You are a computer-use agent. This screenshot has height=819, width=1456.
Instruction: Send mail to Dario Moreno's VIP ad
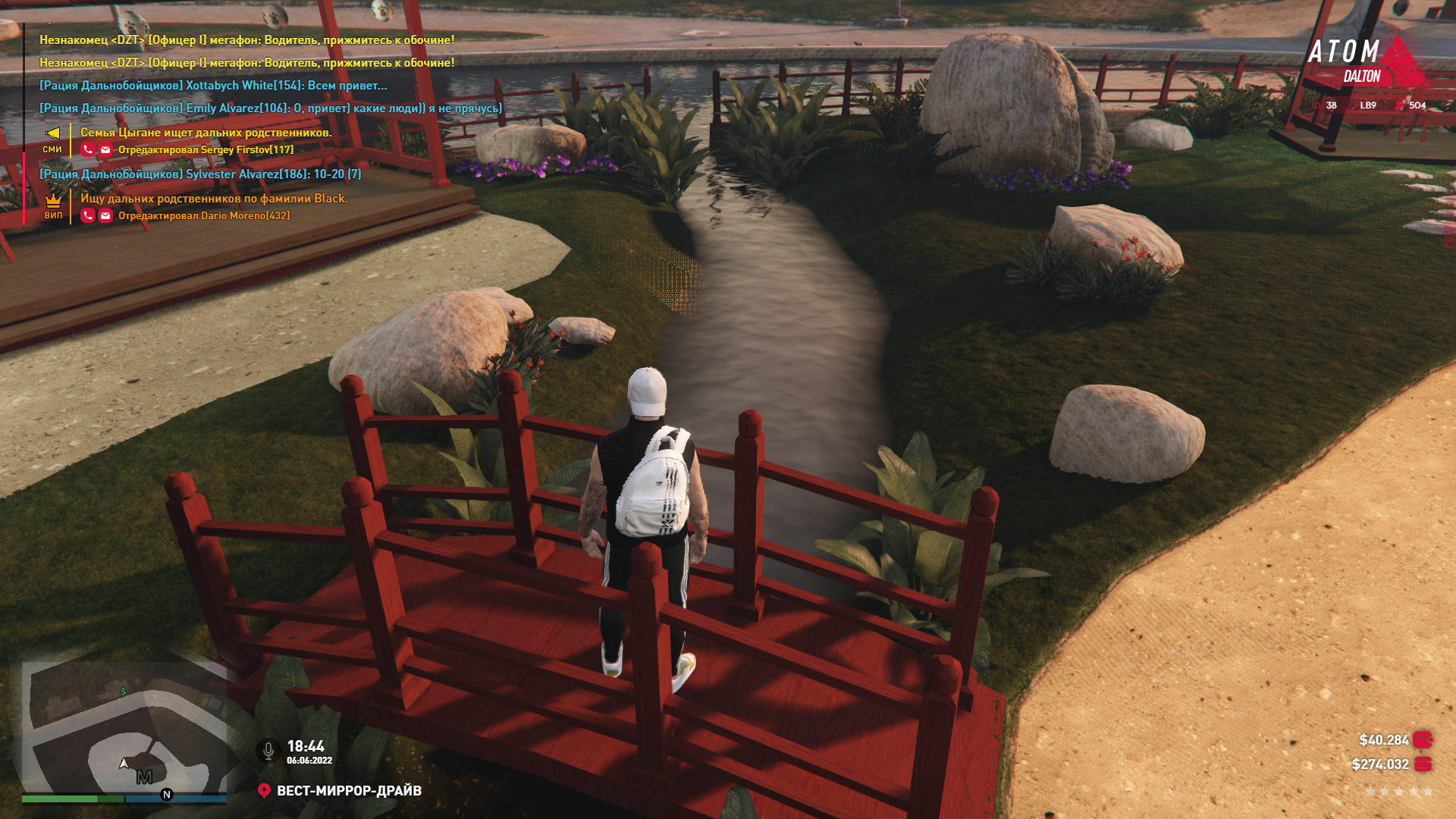tap(105, 216)
